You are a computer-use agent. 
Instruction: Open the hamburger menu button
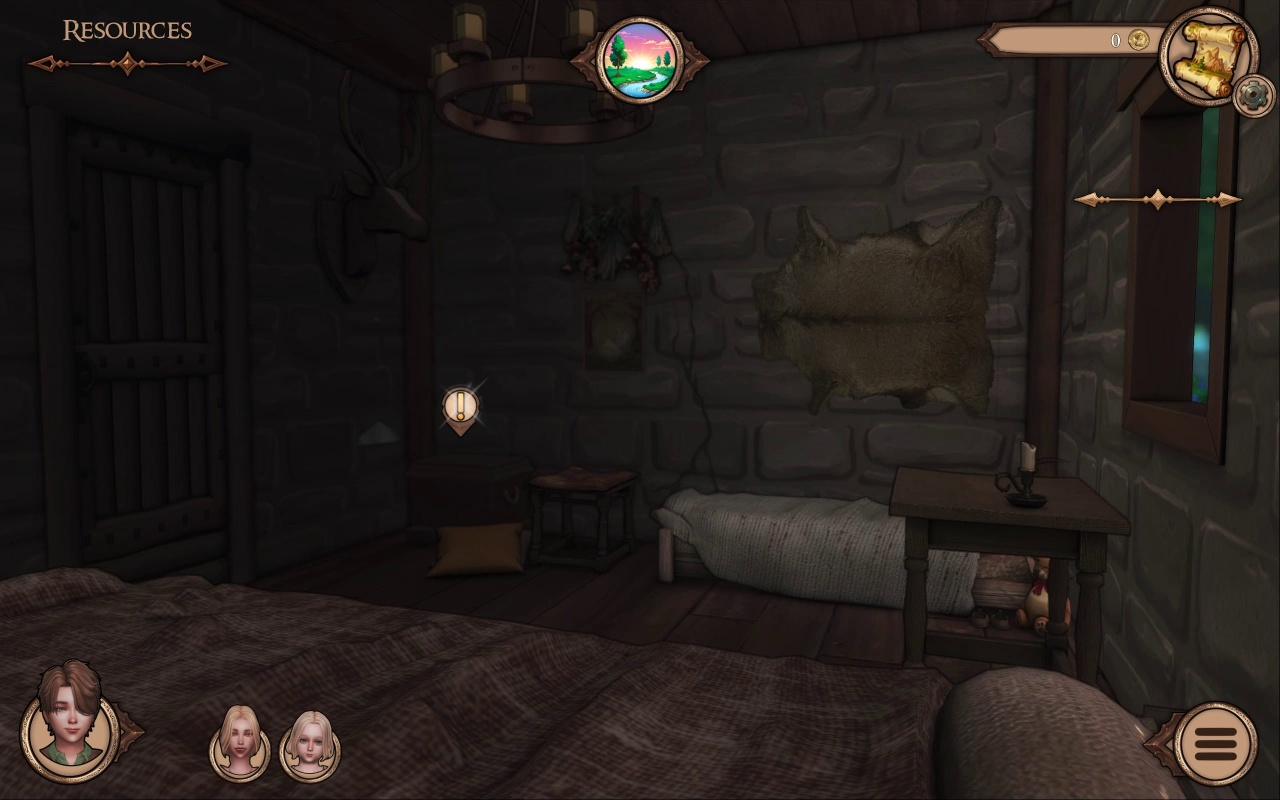pos(1215,744)
